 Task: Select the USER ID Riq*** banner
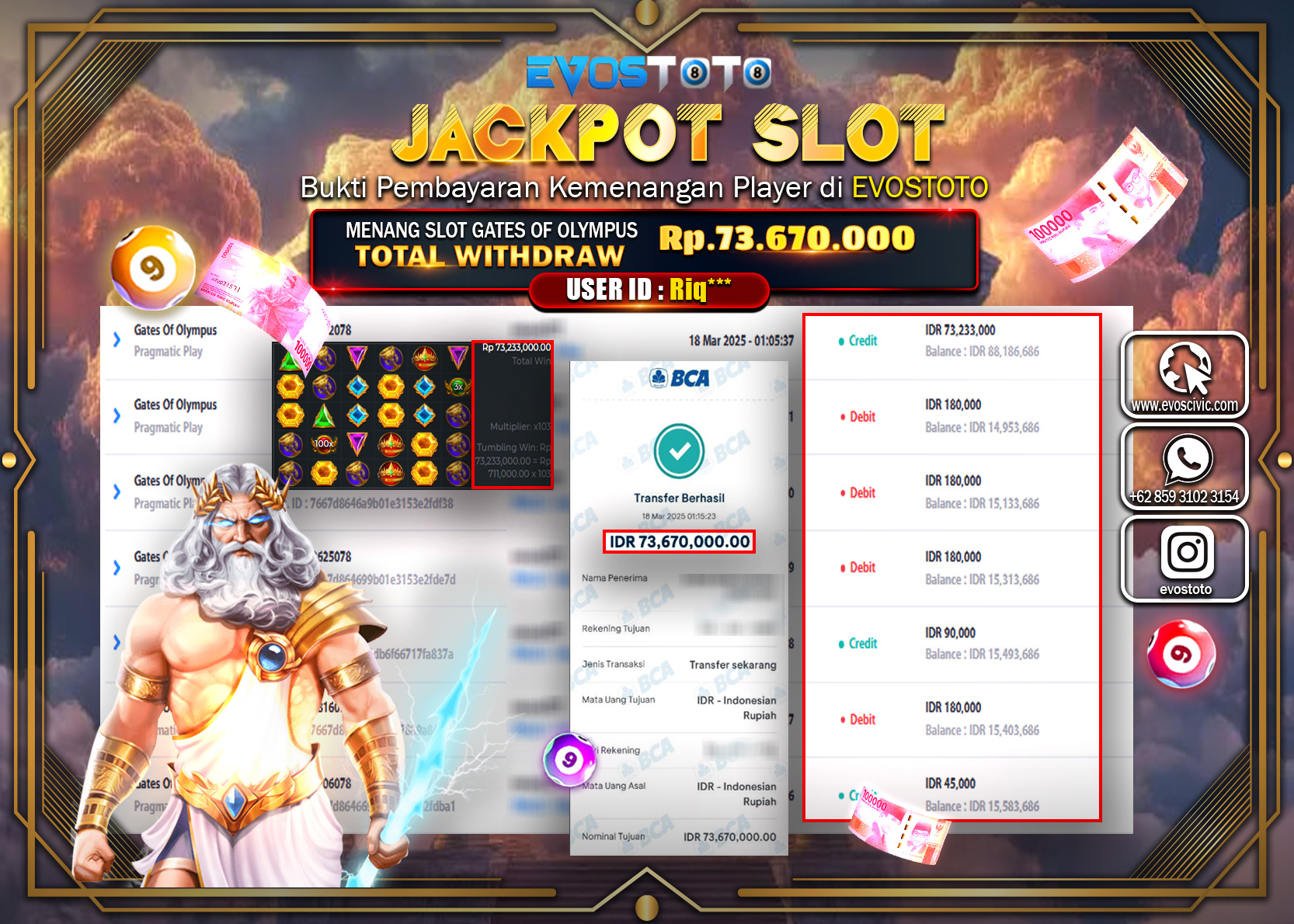(647, 290)
